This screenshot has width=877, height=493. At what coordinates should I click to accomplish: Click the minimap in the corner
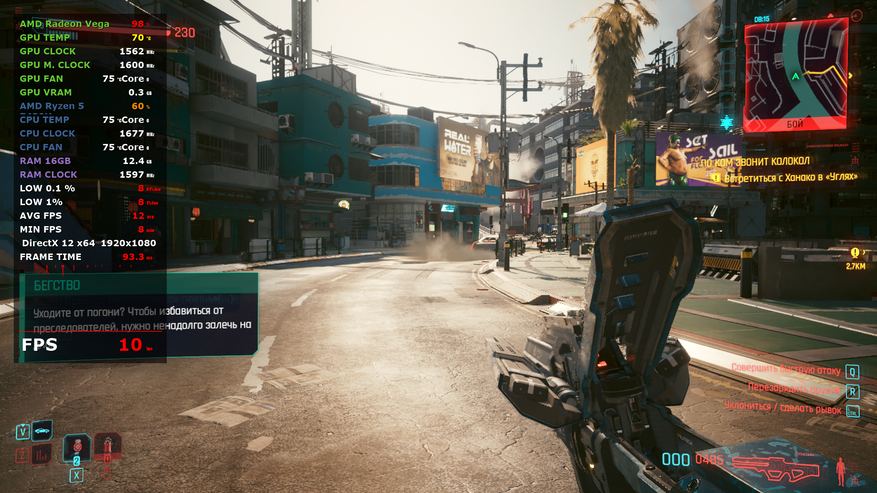click(796, 75)
